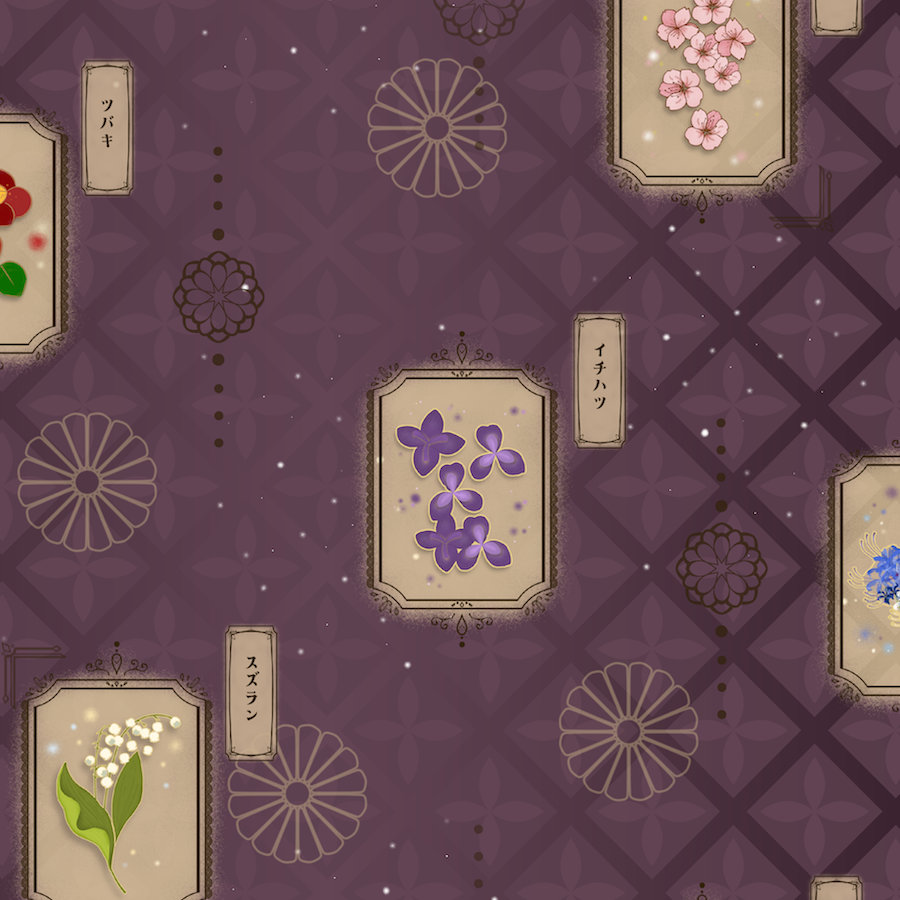Screen dimensions: 900x900
Task: Choose the lily of the valley card
Action: (117, 790)
